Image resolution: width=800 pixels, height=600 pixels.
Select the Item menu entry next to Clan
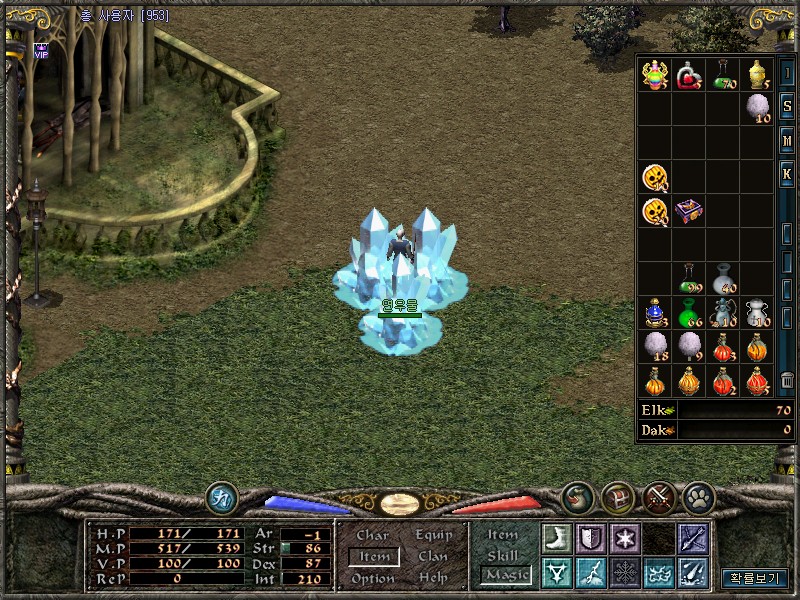(374, 557)
